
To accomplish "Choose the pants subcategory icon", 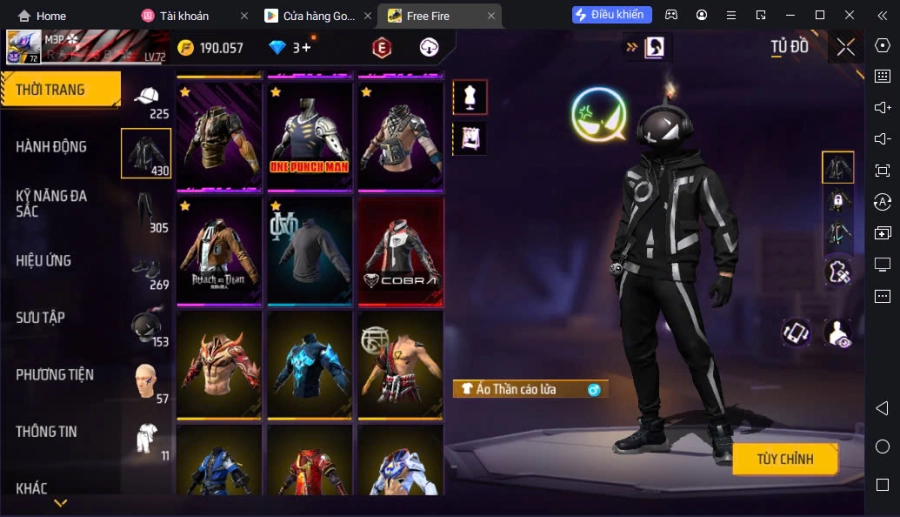I will click(x=146, y=212).
